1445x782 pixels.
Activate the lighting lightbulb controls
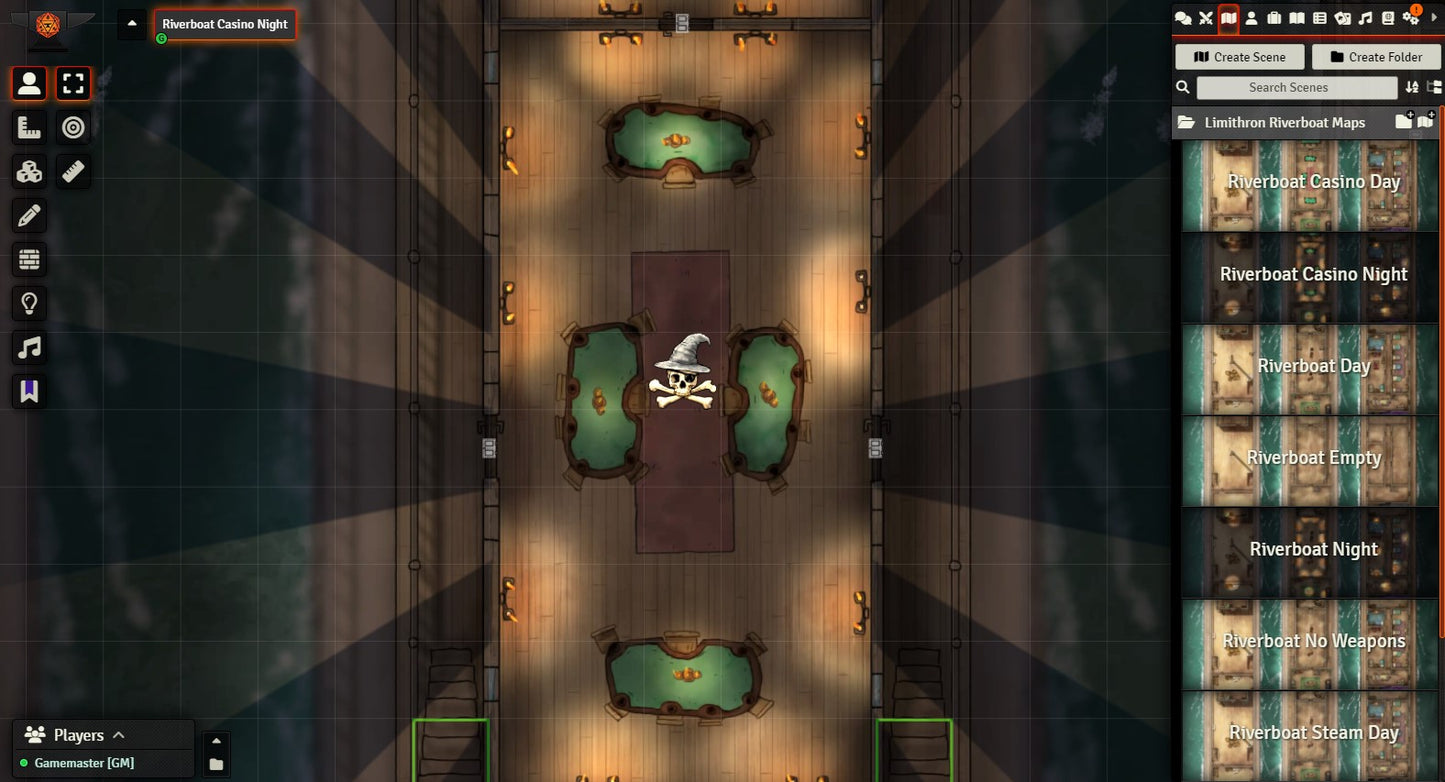(29, 304)
